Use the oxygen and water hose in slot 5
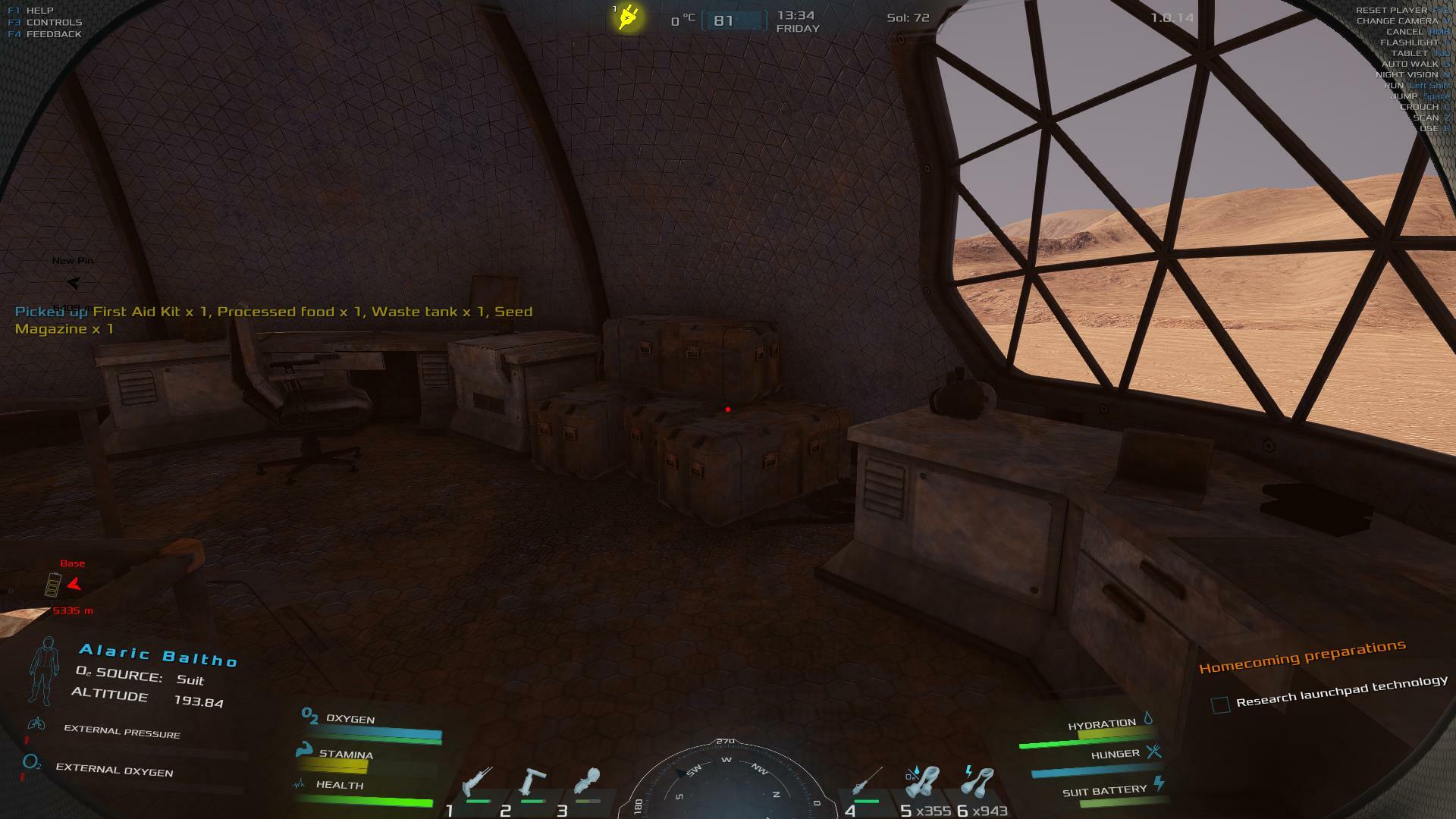This screenshot has width=1456, height=819. pos(922,783)
